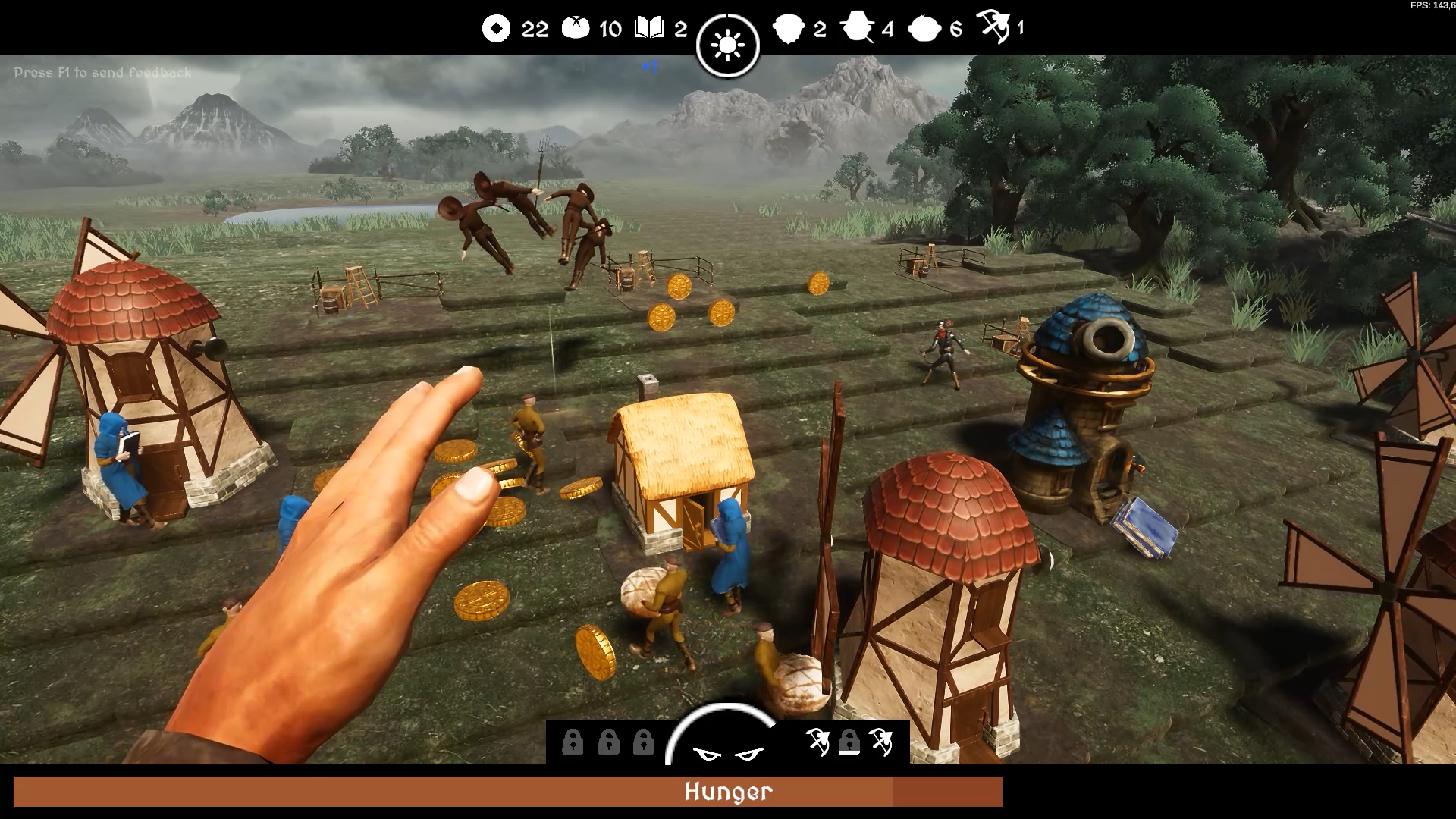Activate the angry eyes emblem
The image size is (1456, 819).
coord(727,752)
